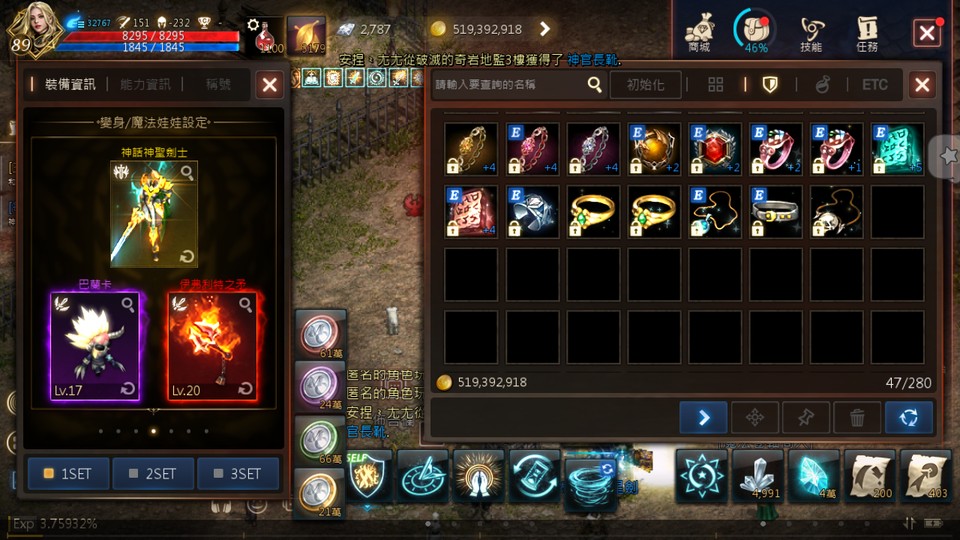This screenshot has width=960, height=540.
Task: Switch to the 2SET preset
Action: click(153, 474)
